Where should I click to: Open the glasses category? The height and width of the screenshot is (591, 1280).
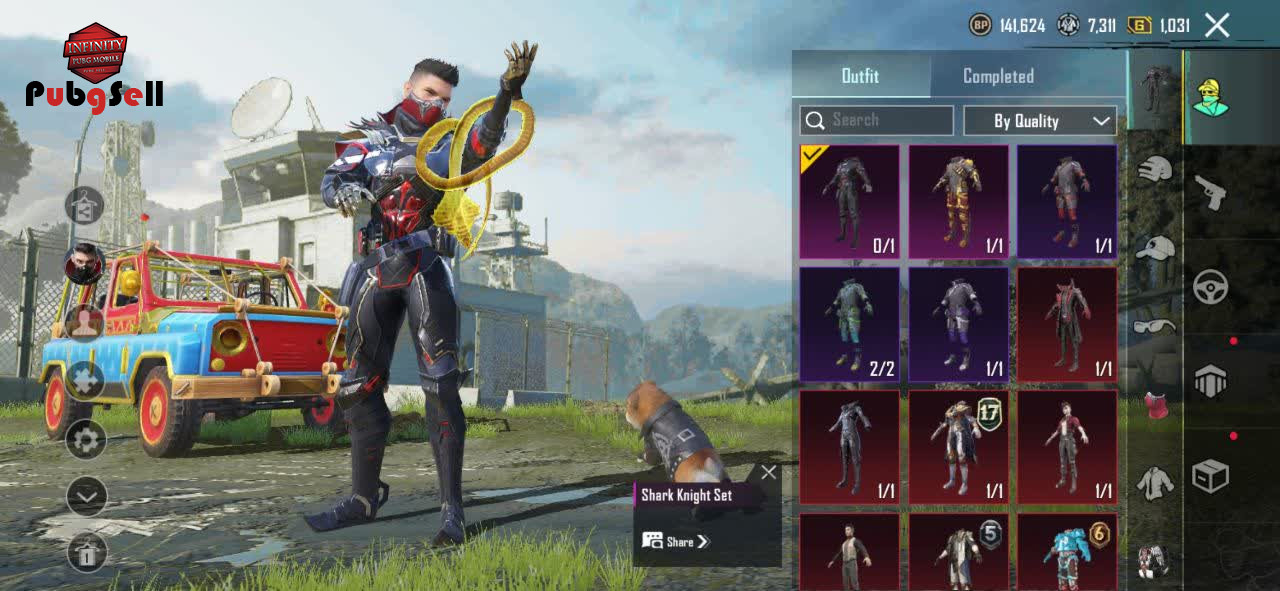point(1155,326)
